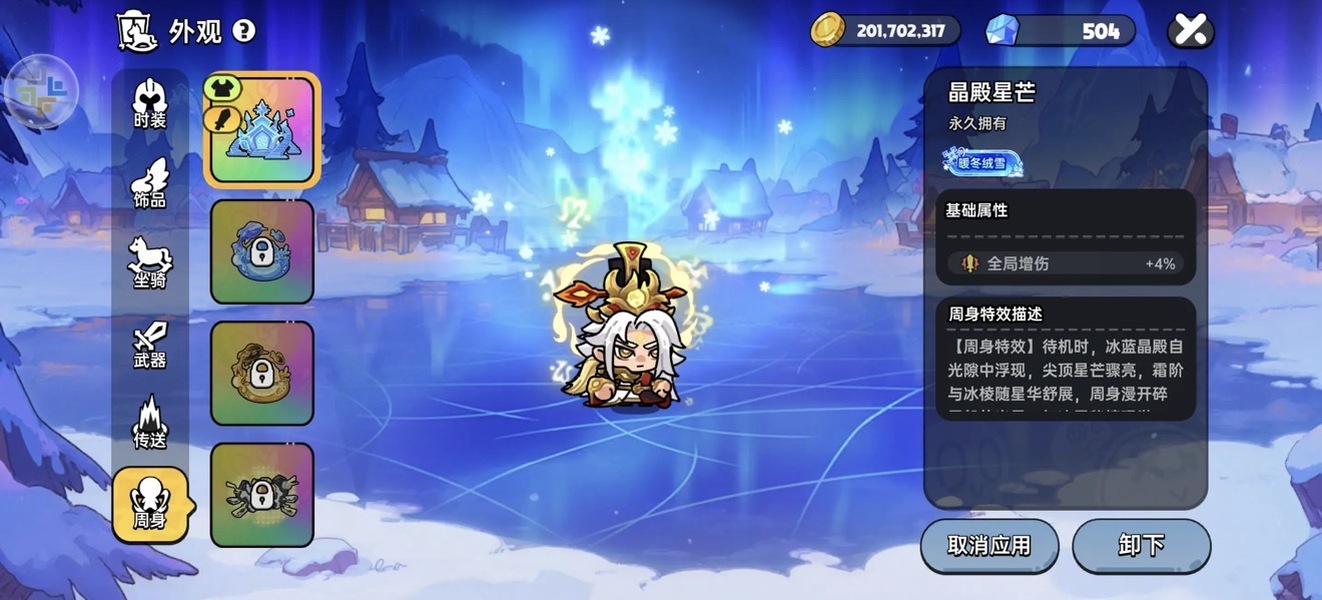The height and width of the screenshot is (600, 1322).
Task: Select the locked dark winged aura tile
Action: tap(262, 495)
